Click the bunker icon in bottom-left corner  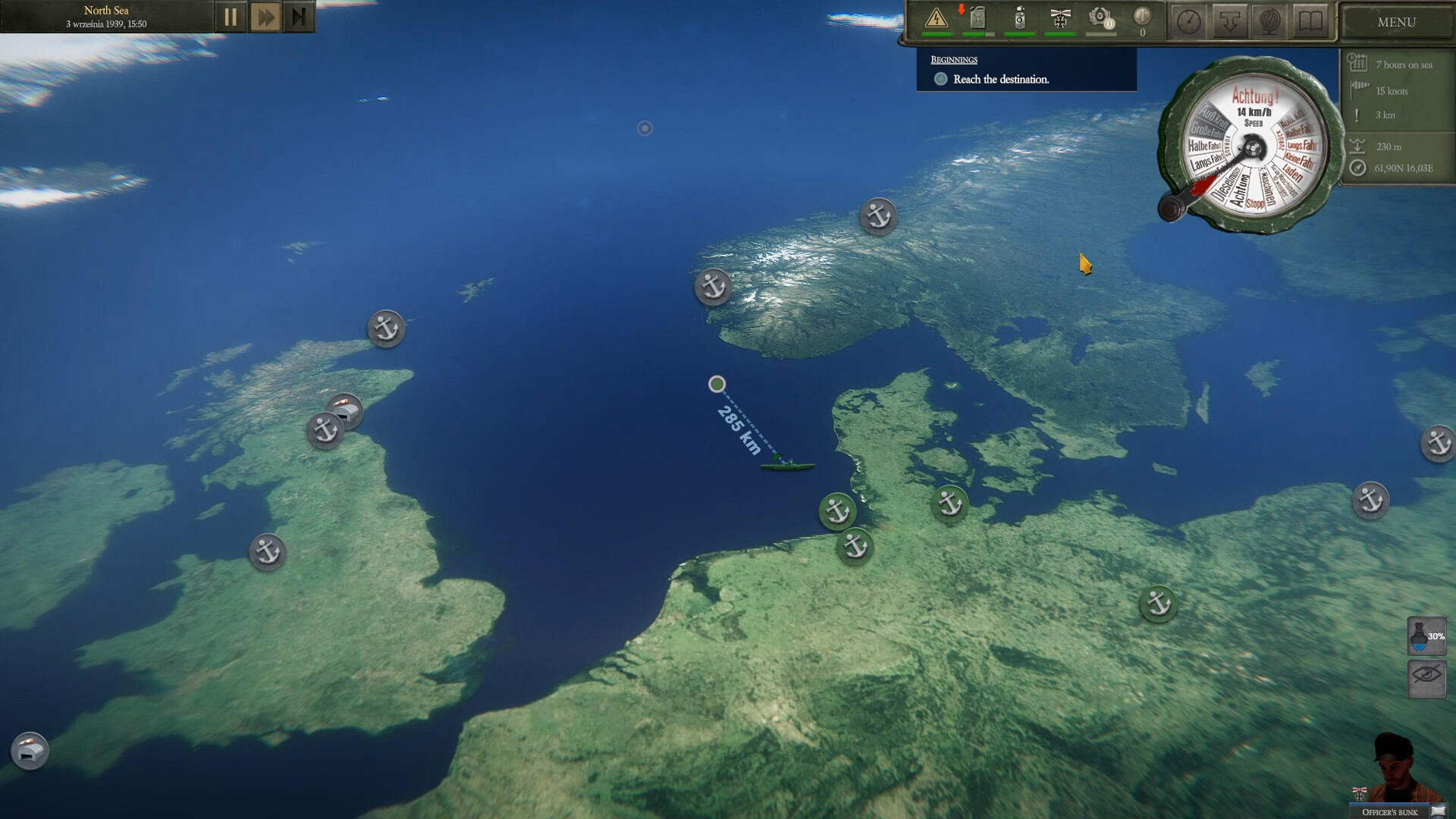pyautogui.click(x=30, y=751)
